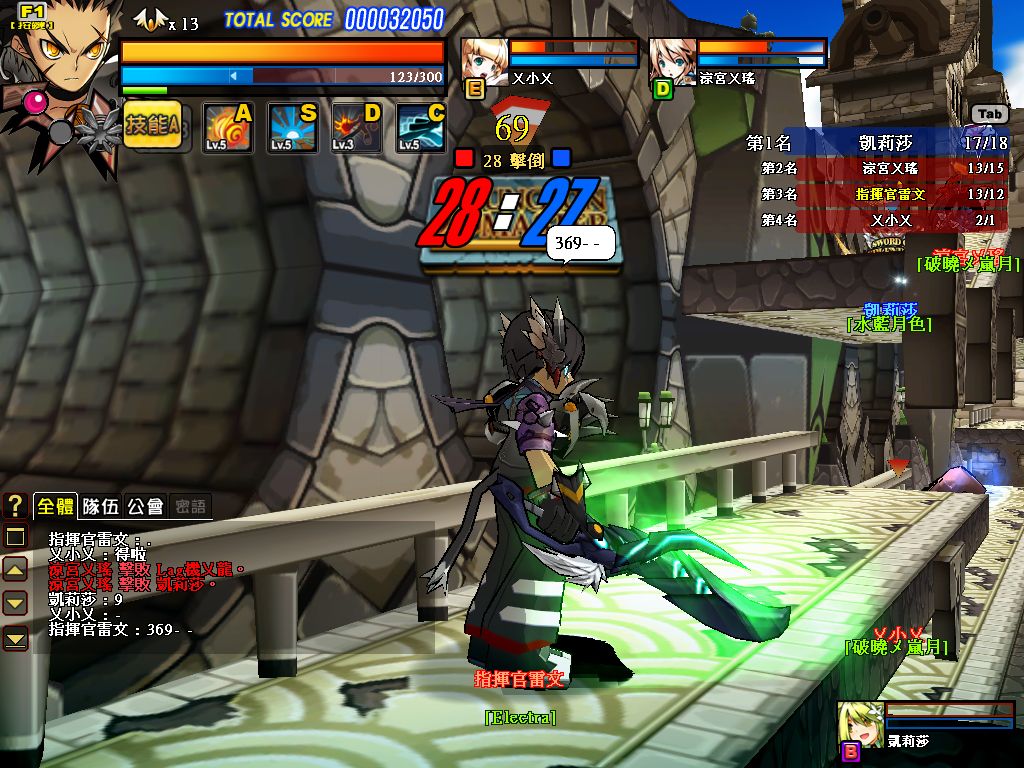1024x768 pixels.
Task: Click the Tab scoreboard toggle button
Action: (x=989, y=114)
